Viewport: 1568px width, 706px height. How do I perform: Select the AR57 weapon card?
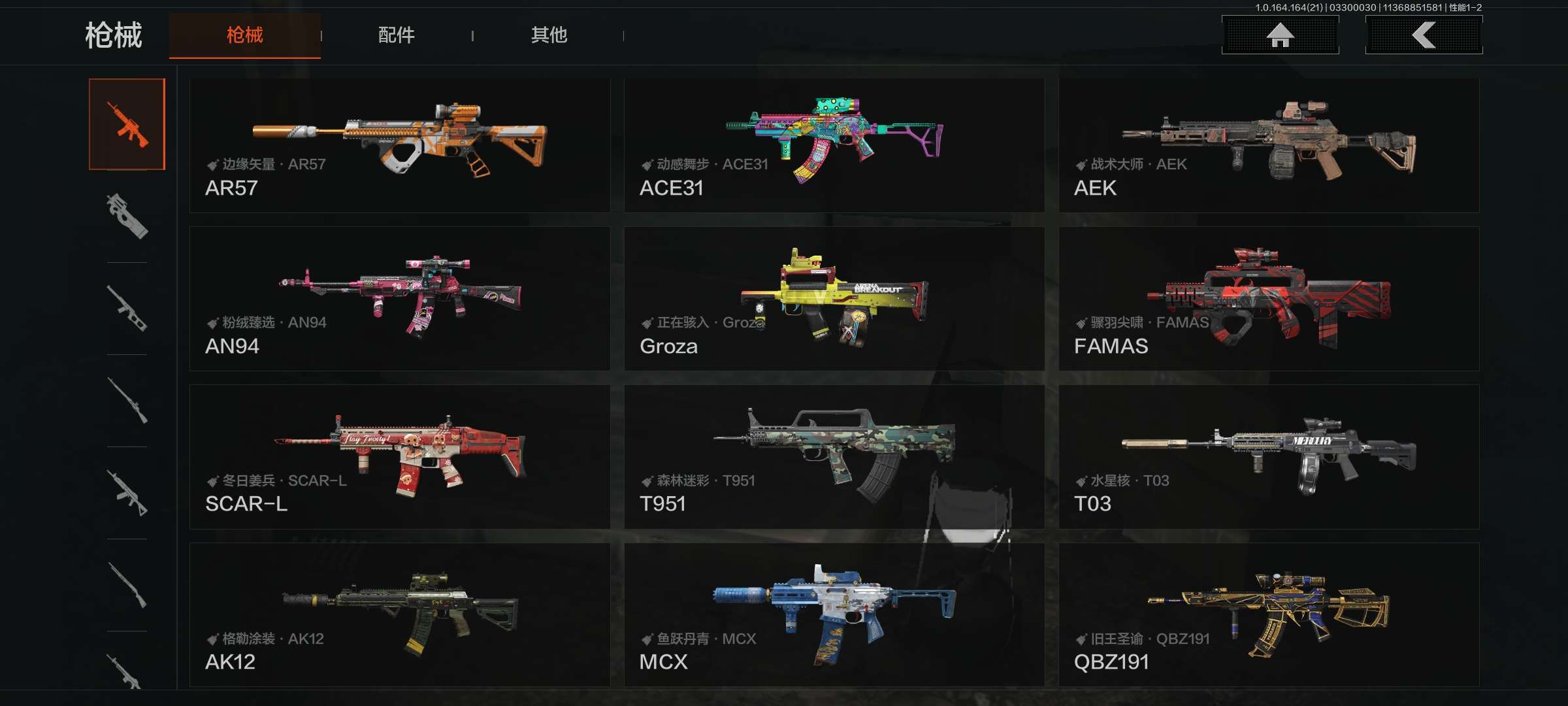coord(399,145)
